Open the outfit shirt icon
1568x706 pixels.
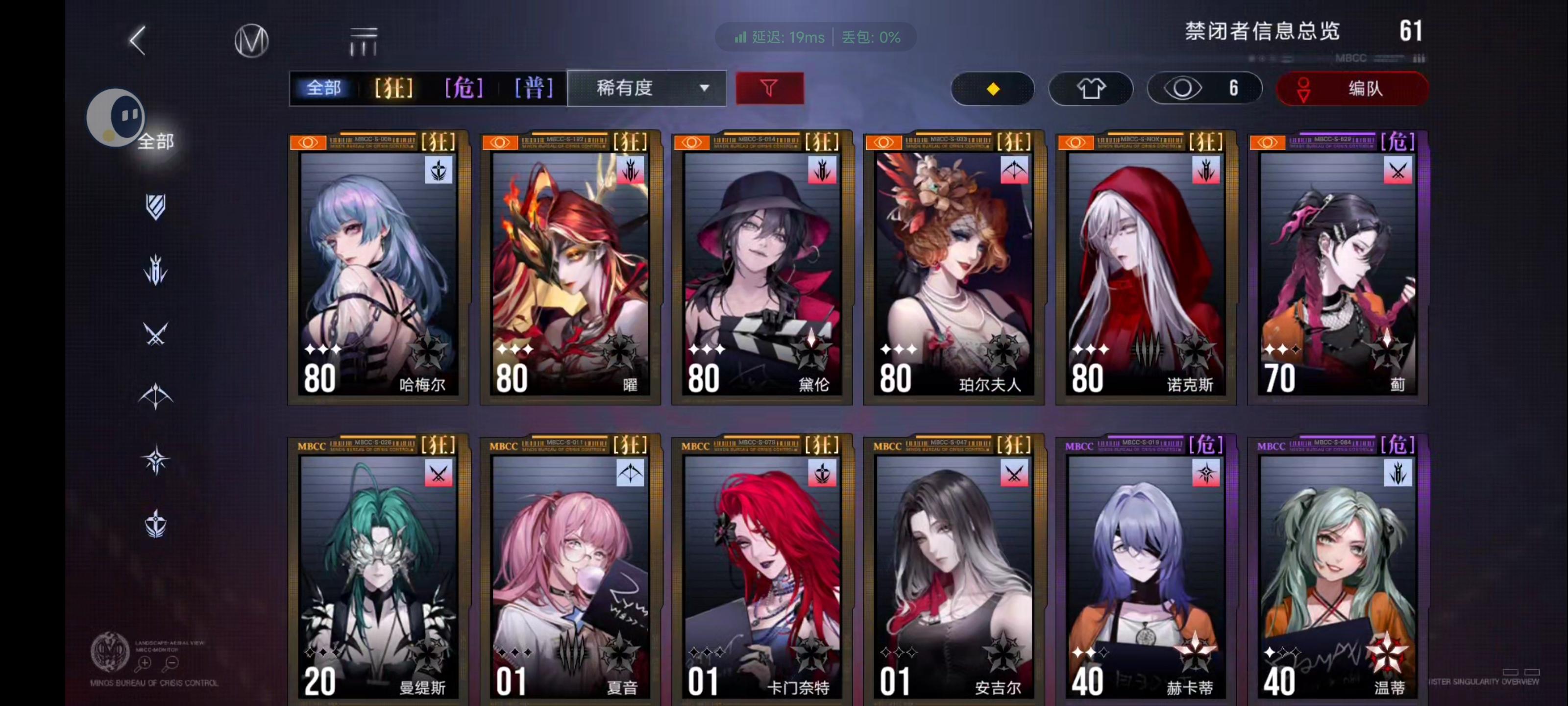[x=1091, y=88]
